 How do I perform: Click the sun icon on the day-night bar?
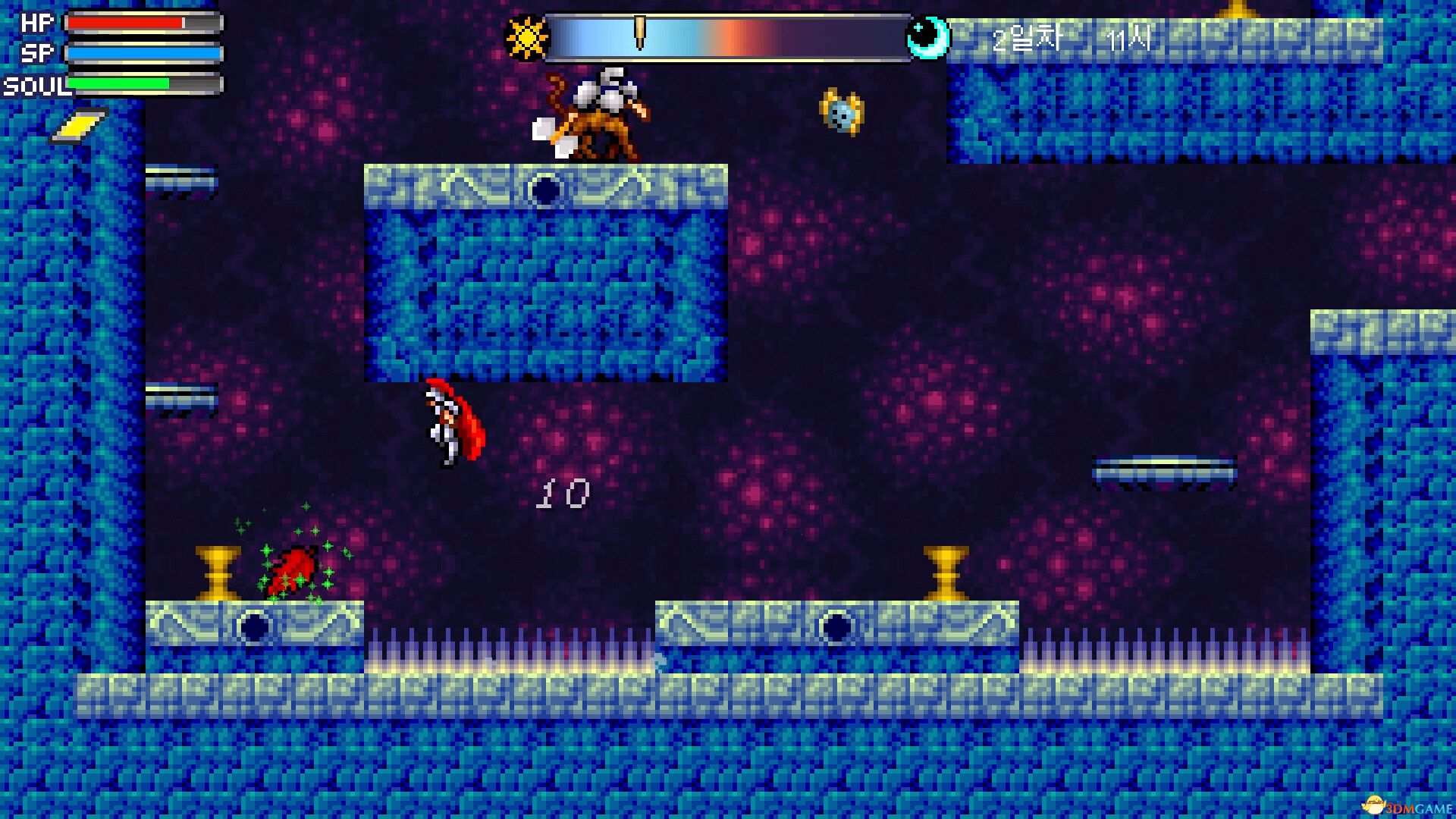(x=526, y=38)
